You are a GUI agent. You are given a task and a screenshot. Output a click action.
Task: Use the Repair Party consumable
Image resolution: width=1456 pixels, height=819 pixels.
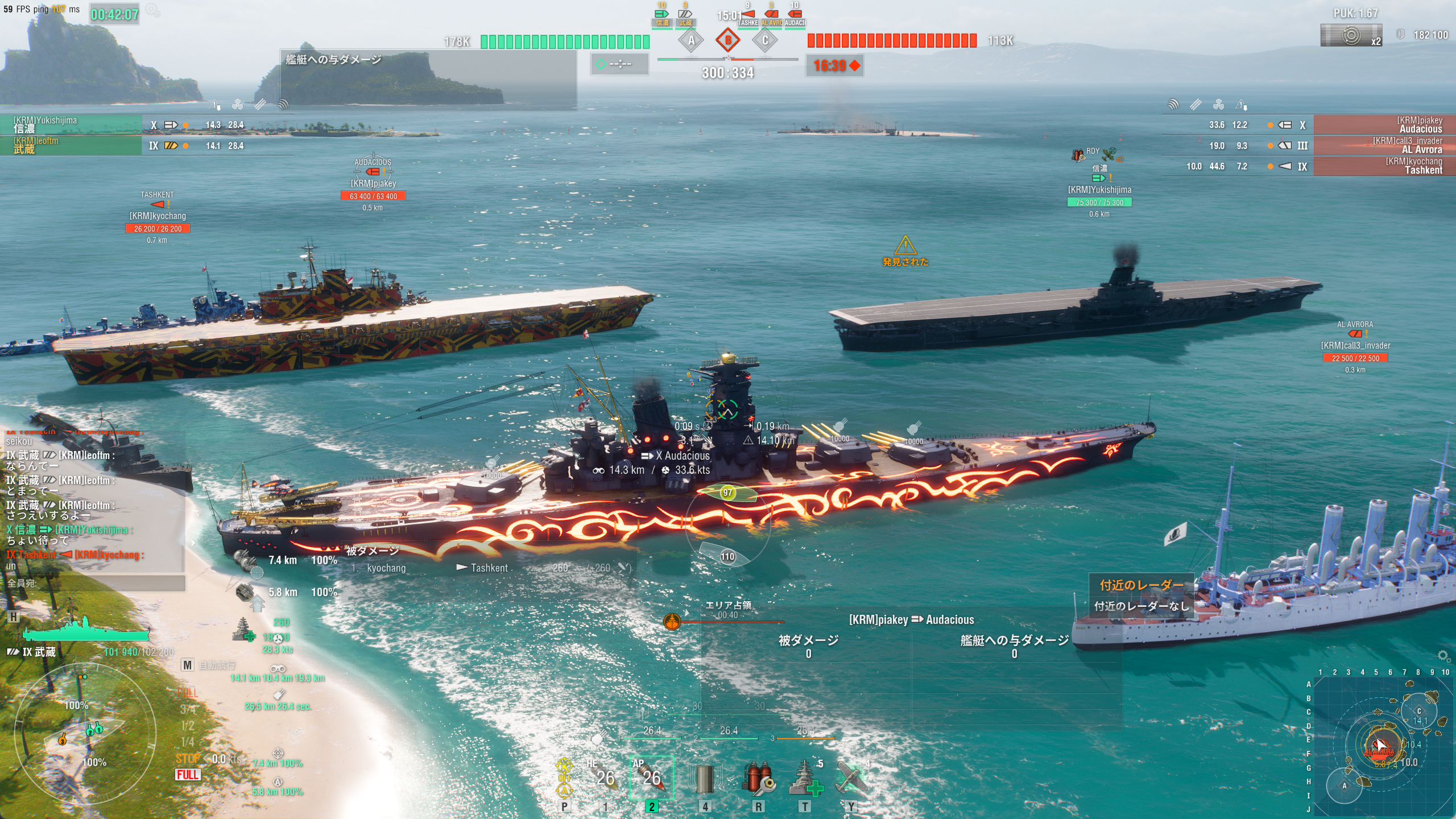pos(805,779)
